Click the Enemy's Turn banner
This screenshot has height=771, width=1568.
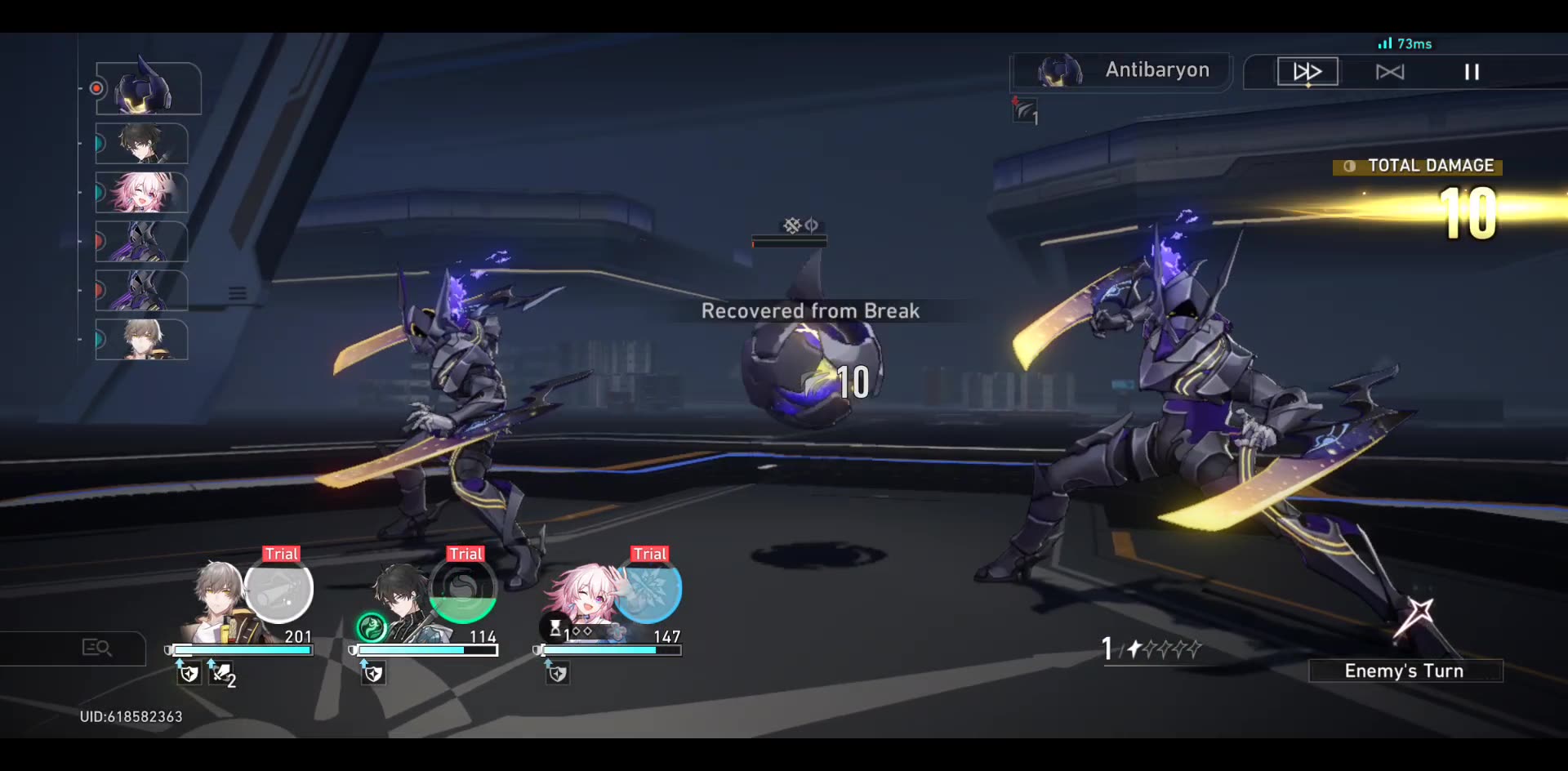[1405, 671]
